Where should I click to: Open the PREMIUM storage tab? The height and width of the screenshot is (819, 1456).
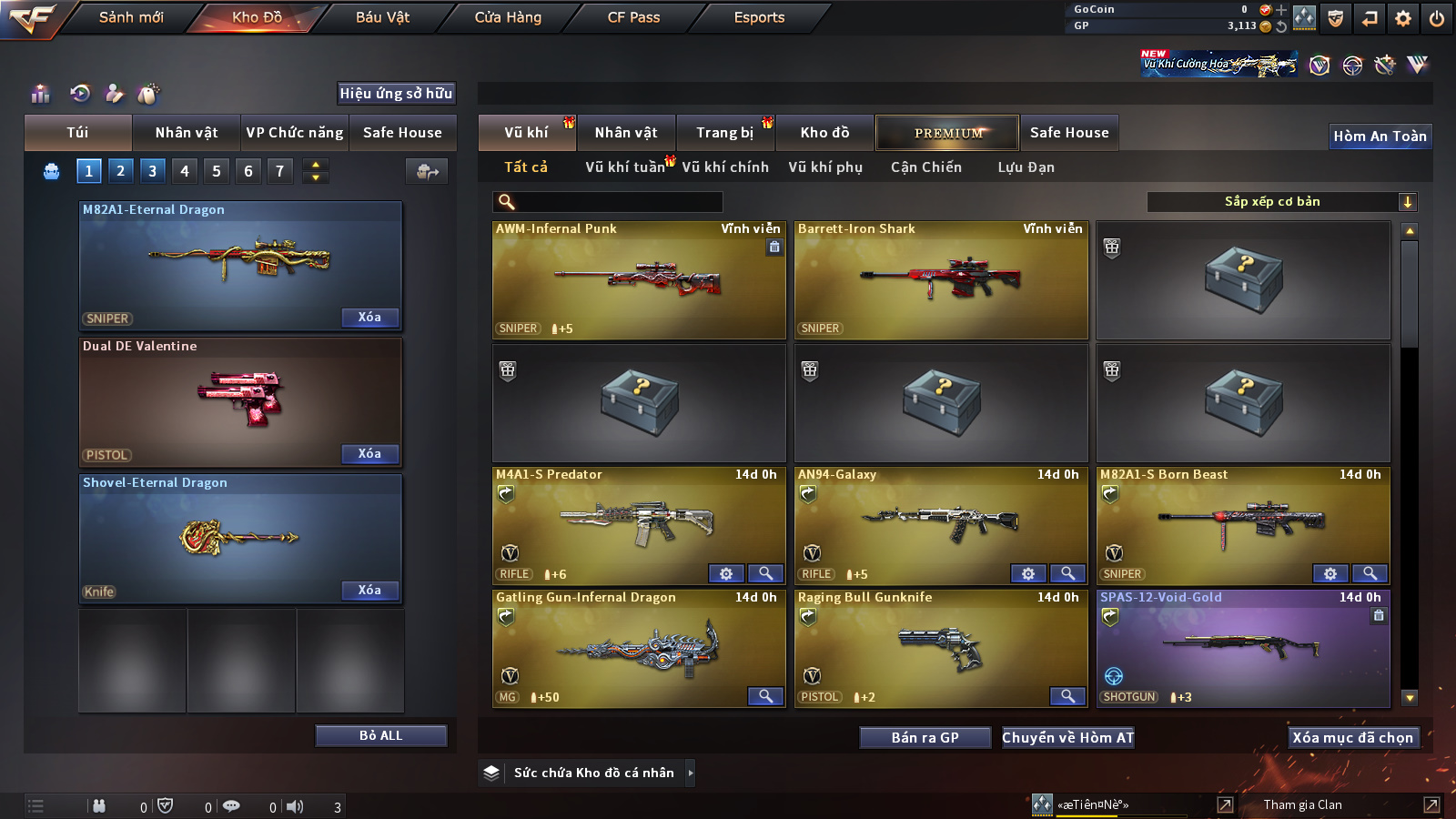coord(947,133)
